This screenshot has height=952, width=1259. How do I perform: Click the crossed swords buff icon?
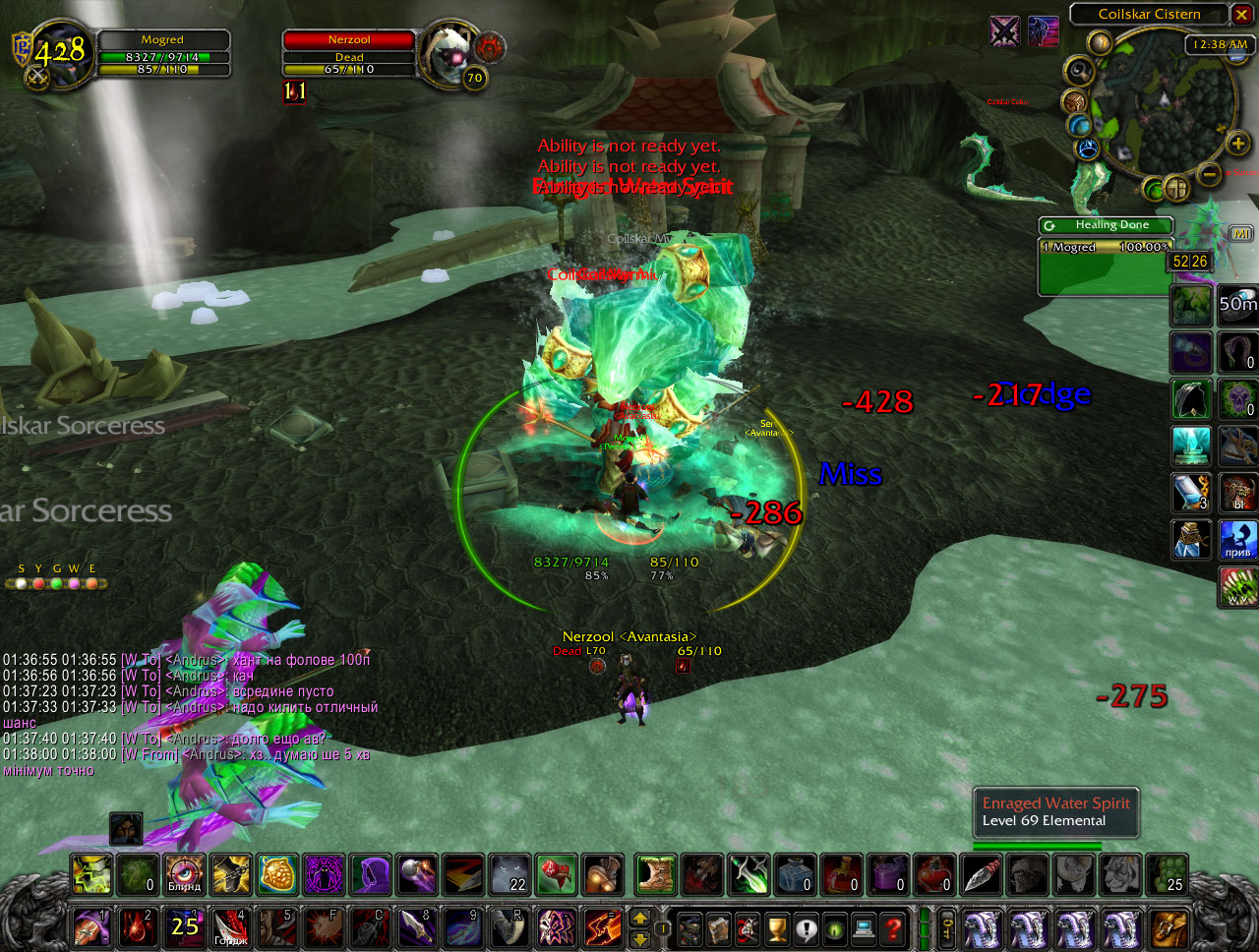[1005, 31]
